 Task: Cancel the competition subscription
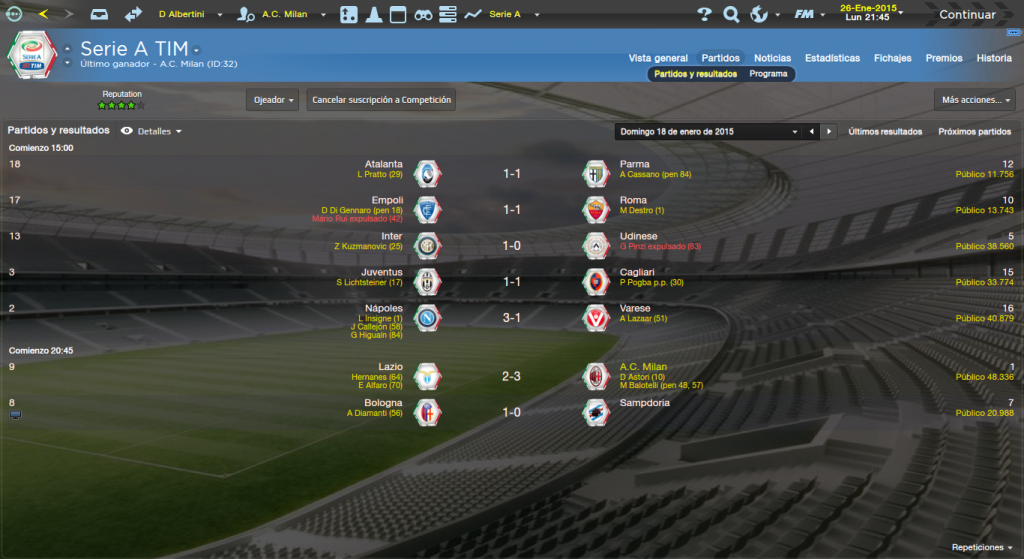[x=382, y=100]
